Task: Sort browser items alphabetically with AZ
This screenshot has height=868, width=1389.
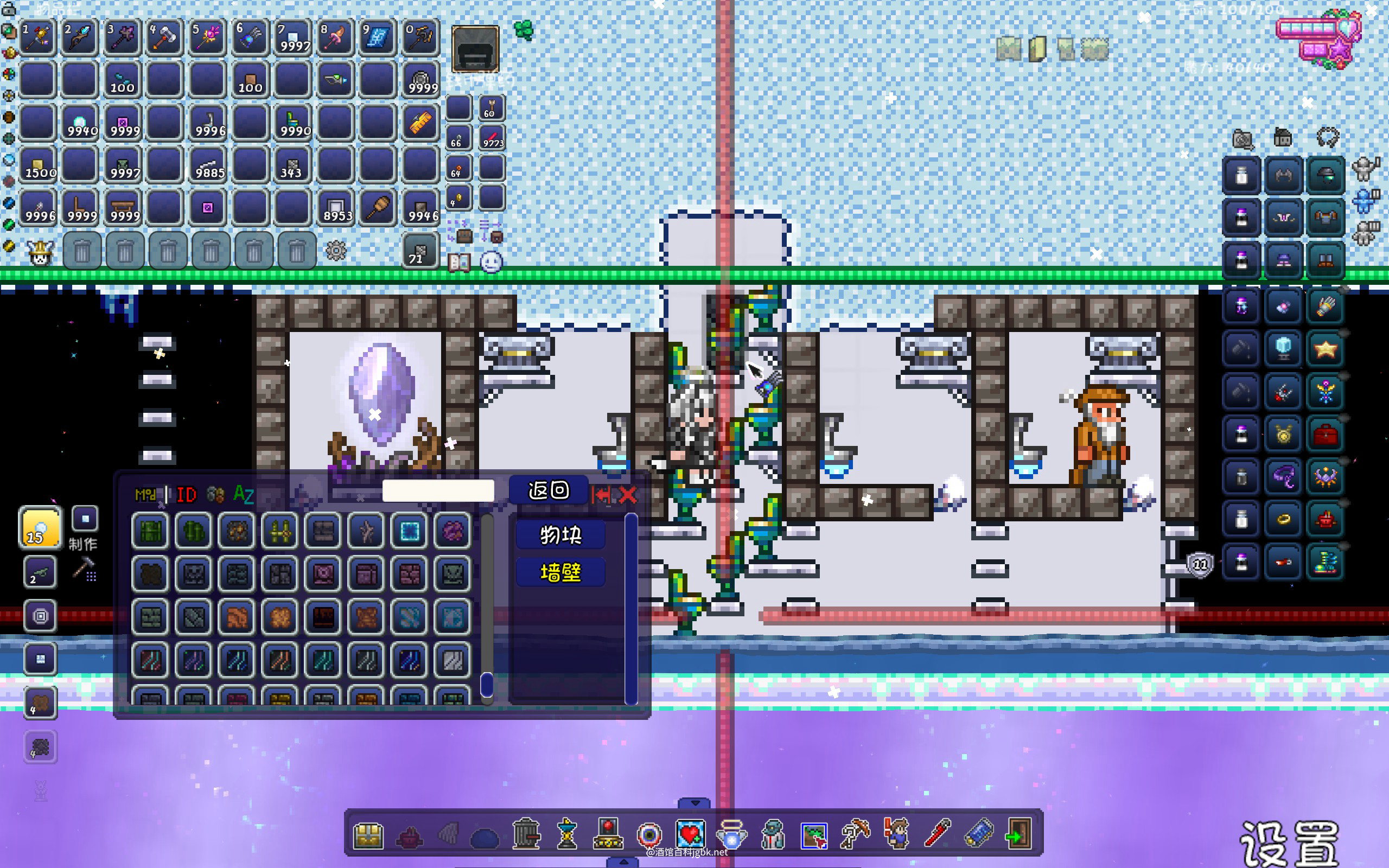Action: [x=244, y=495]
